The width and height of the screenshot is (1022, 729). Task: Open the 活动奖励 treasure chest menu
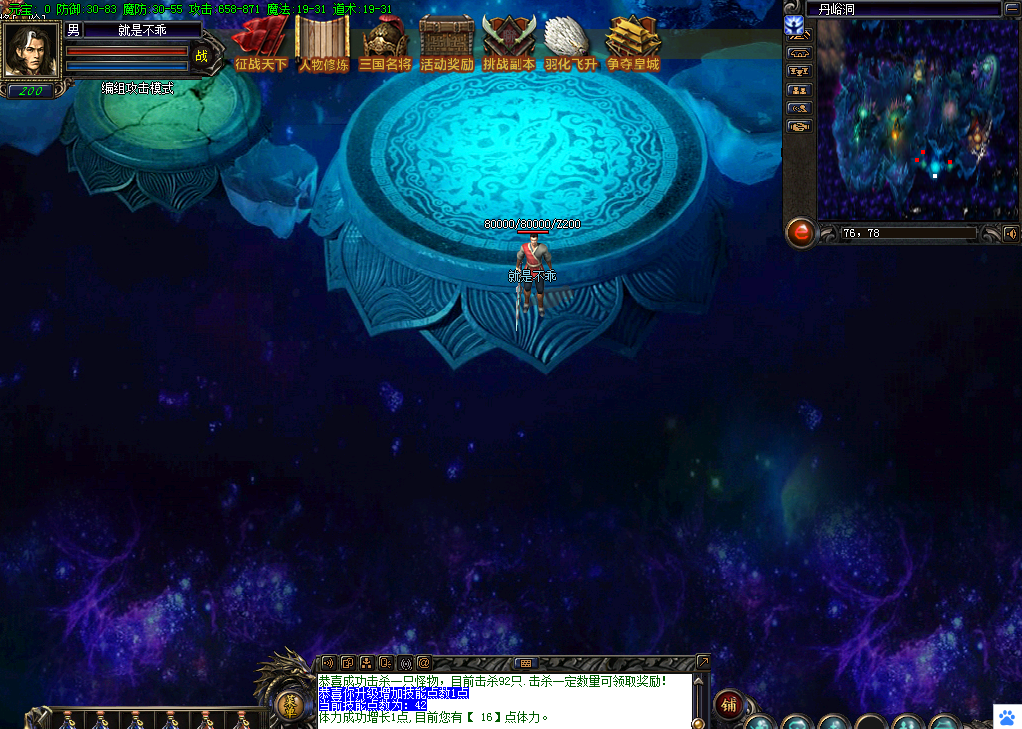coord(446,44)
